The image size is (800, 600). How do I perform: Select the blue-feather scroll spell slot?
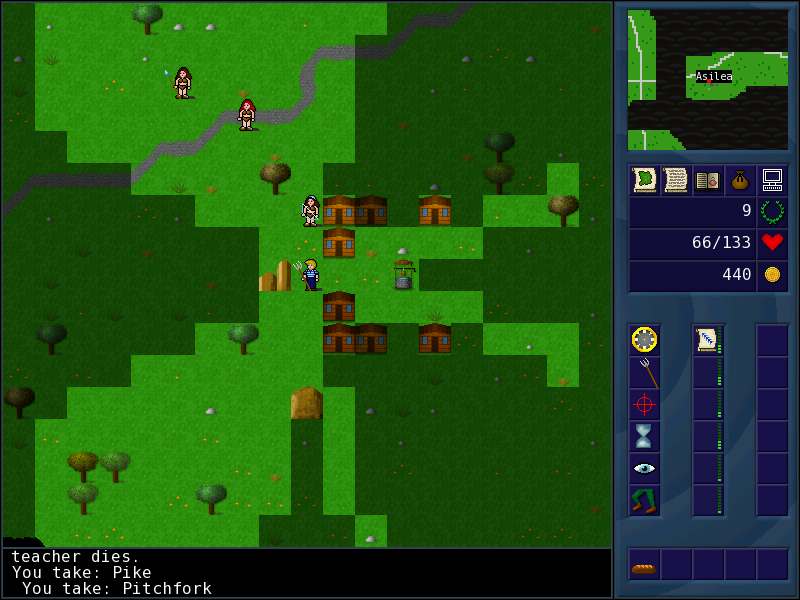[707, 340]
